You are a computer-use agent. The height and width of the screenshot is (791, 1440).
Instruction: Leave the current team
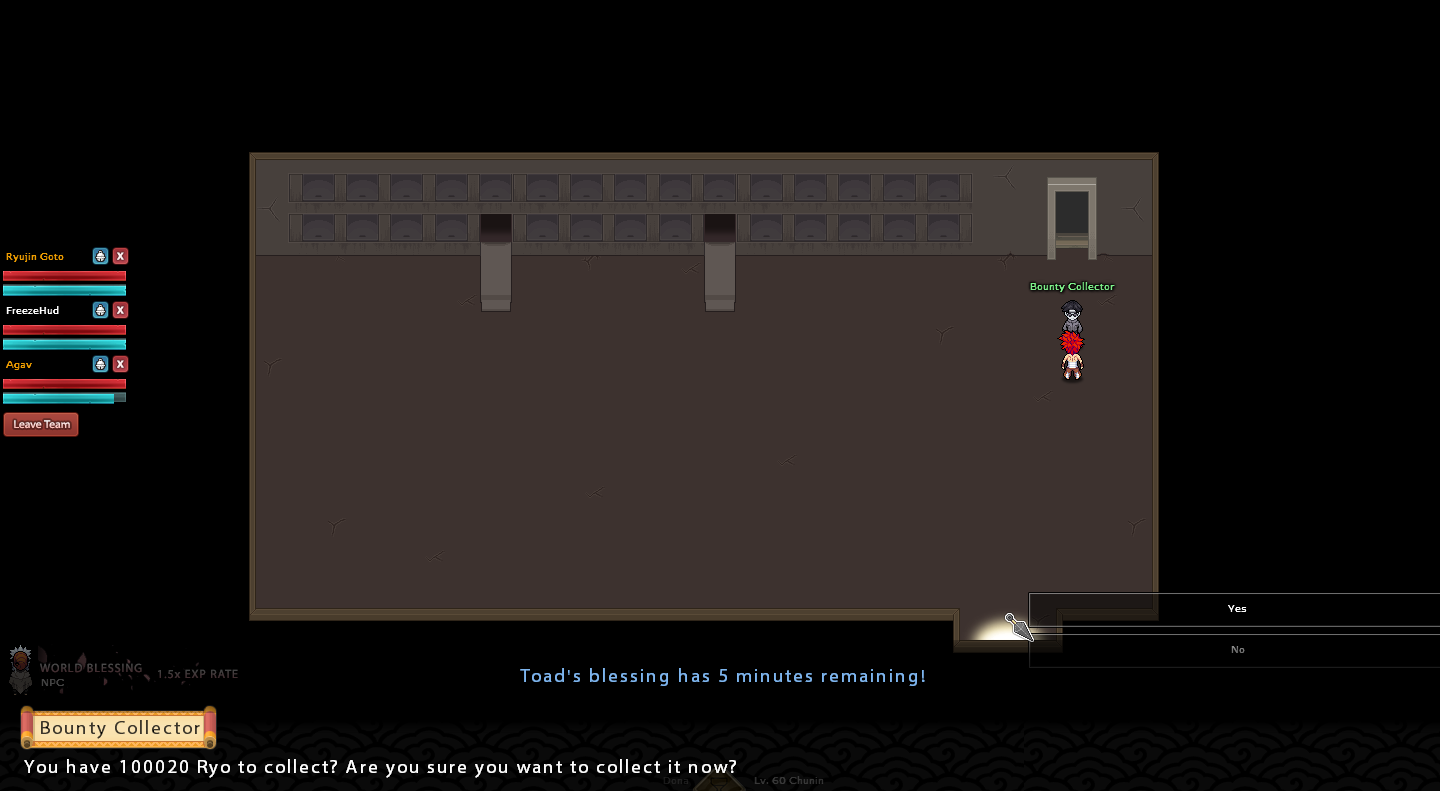pyautogui.click(x=41, y=424)
